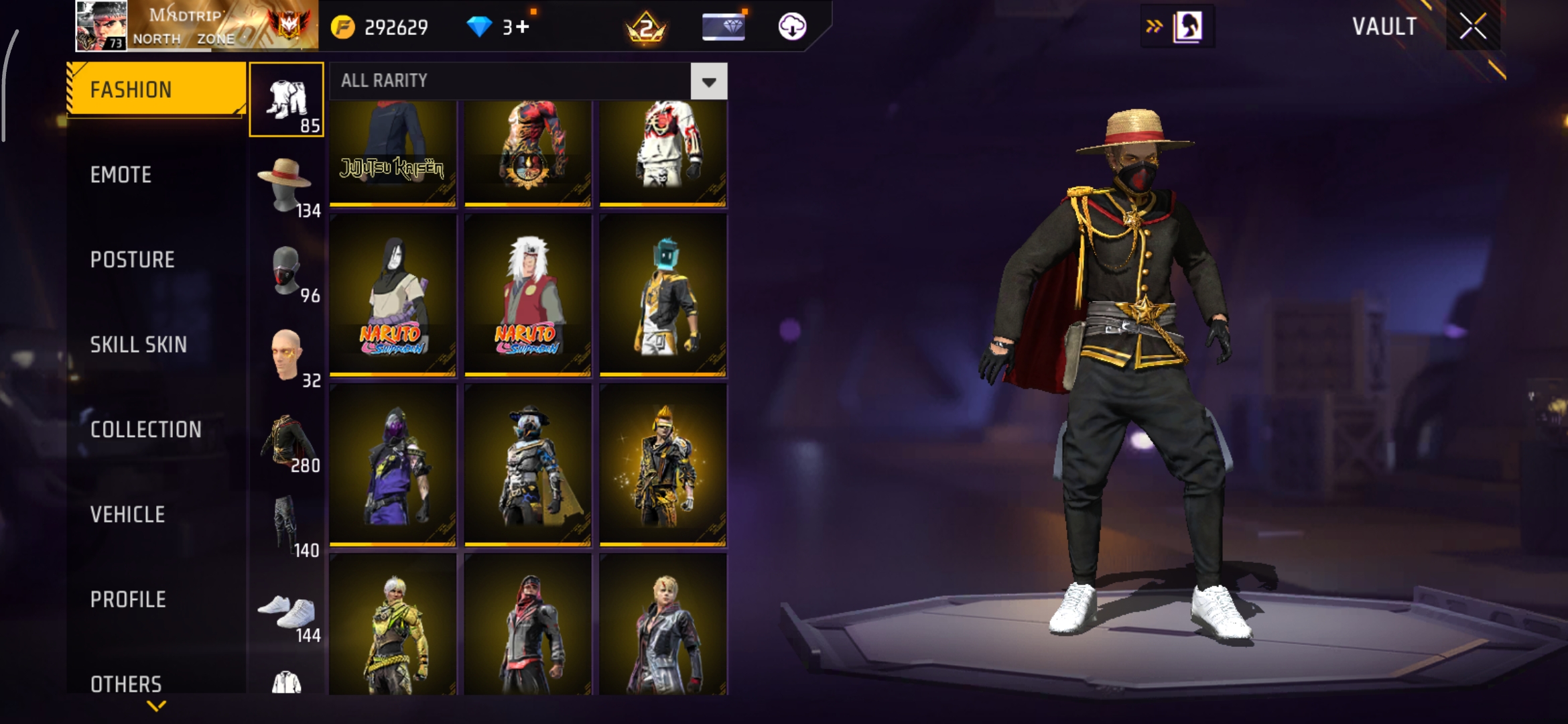Choose the teal cube-head outfit bundle

tap(663, 295)
